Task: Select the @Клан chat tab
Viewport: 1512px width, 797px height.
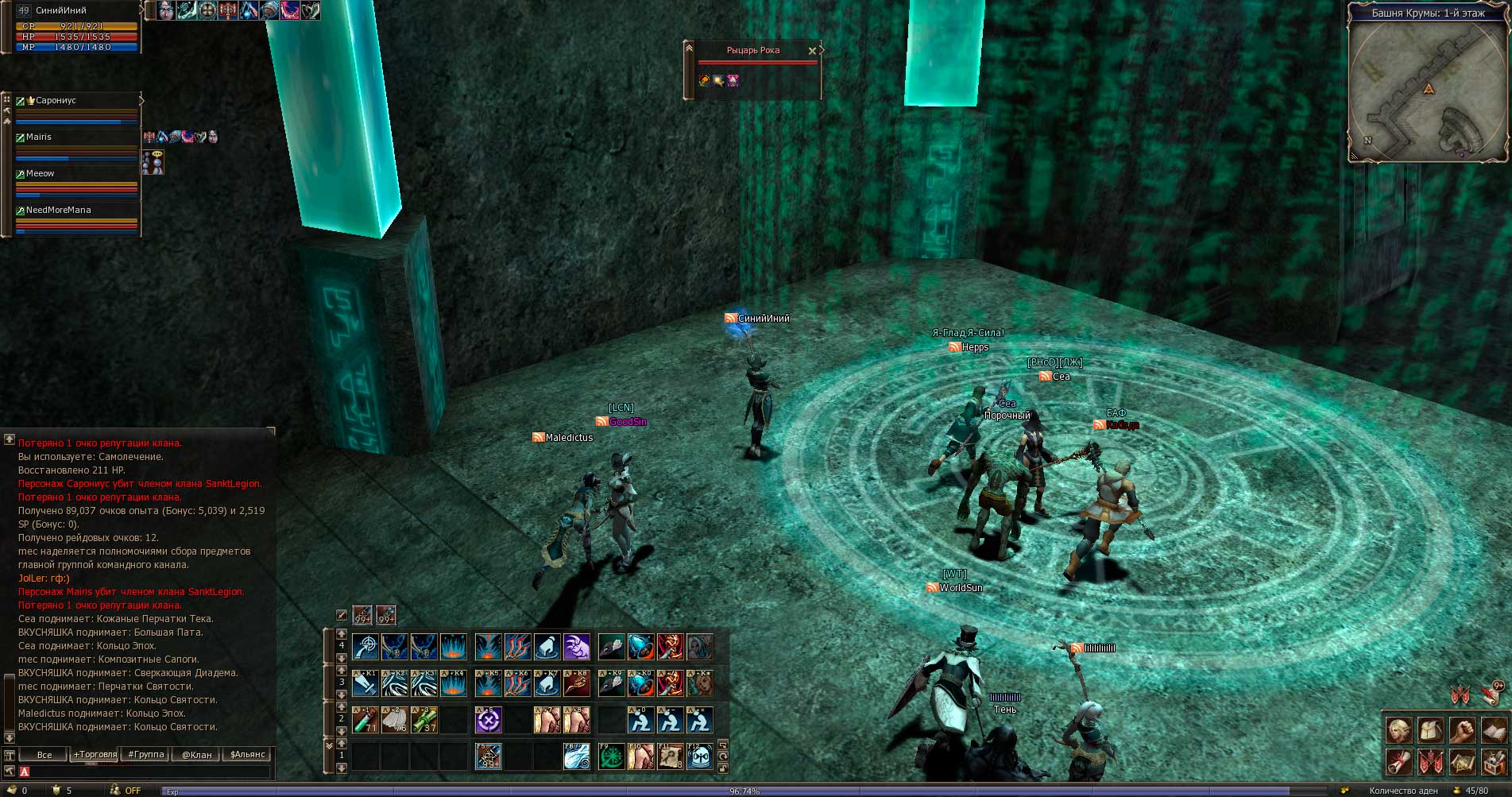Action: [x=197, y=754]
